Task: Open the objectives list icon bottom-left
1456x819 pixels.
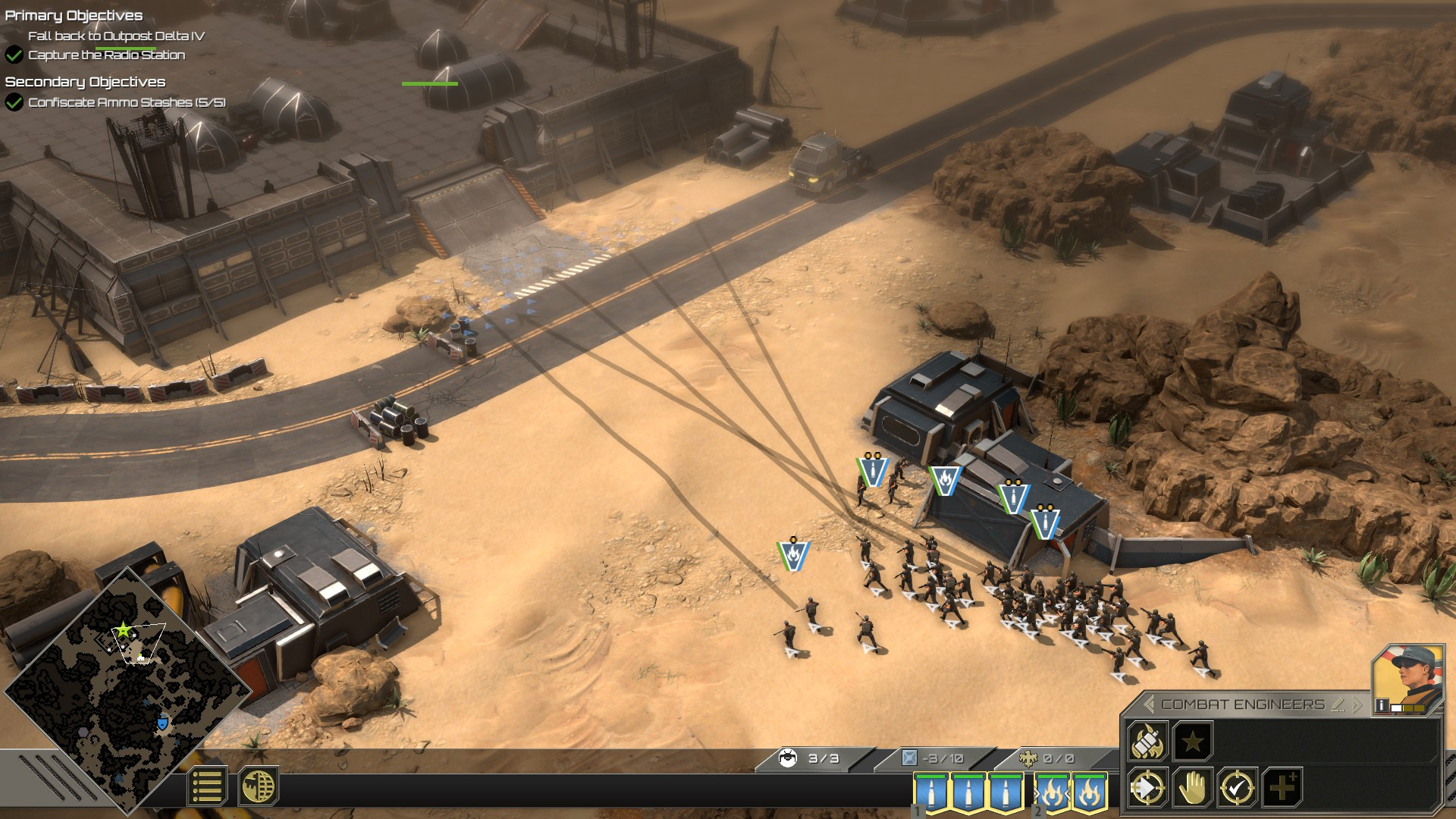Action: pyautogui.click(x=207, y=785)
